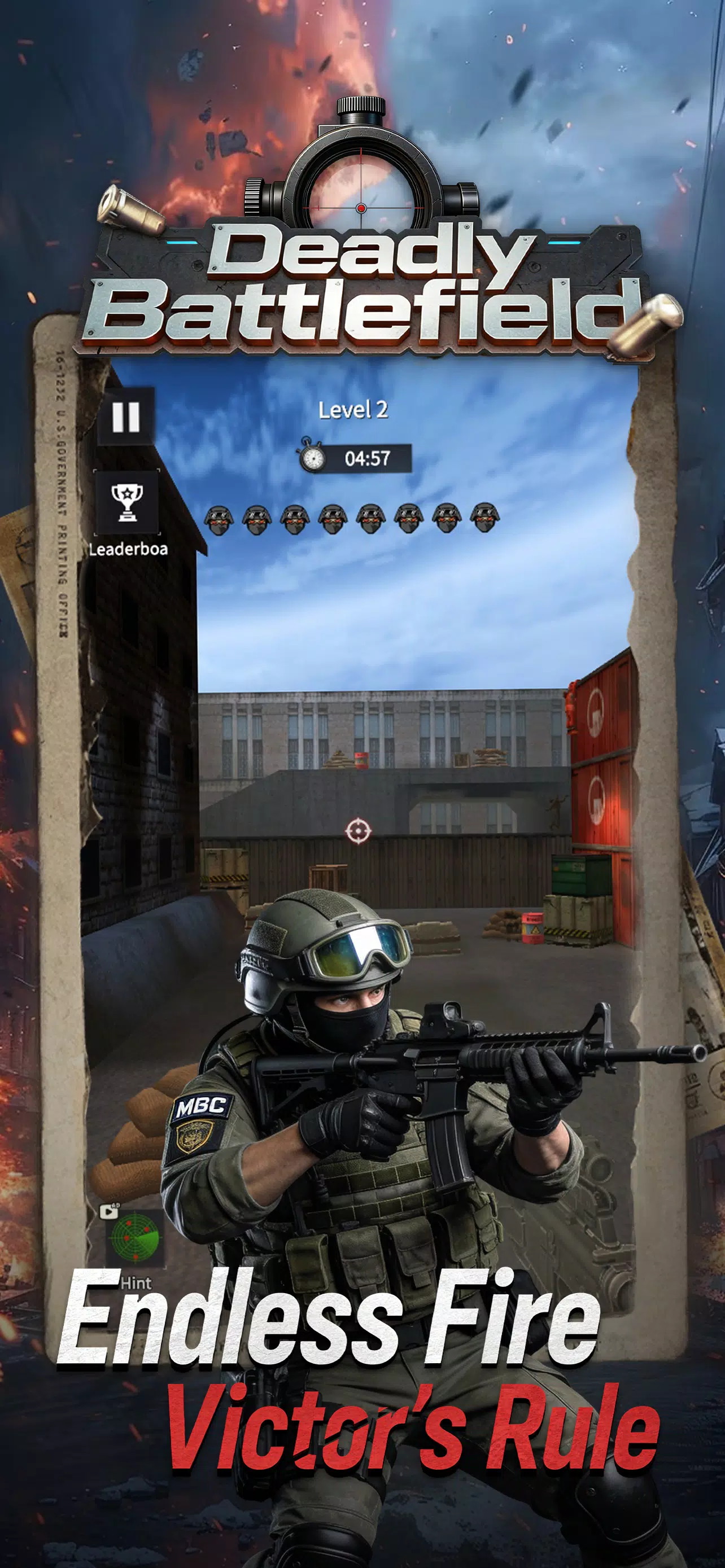Select the last enemy helmet icon in the row

click(486, 518)
